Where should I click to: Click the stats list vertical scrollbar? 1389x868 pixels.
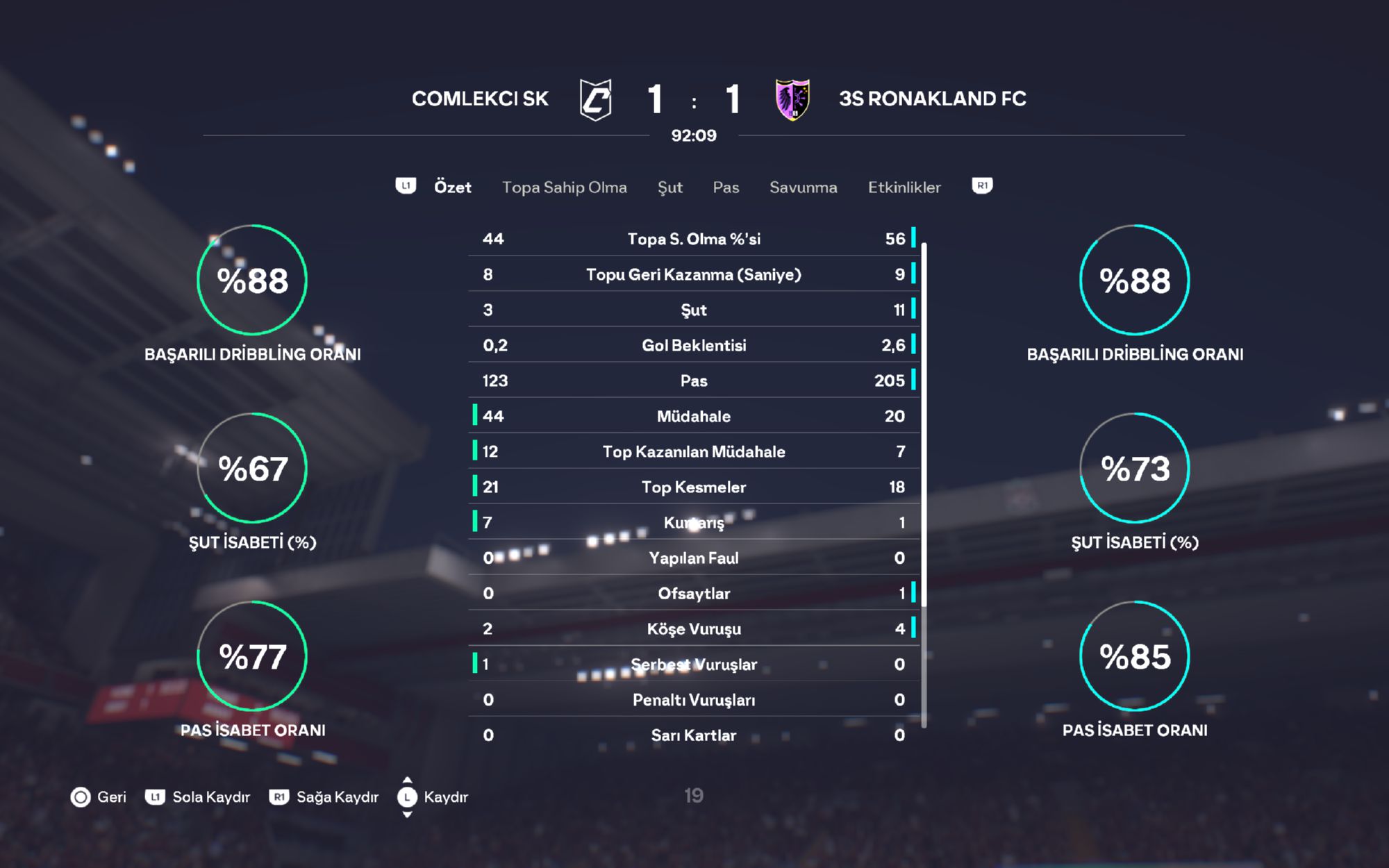(x=924, y=486)
